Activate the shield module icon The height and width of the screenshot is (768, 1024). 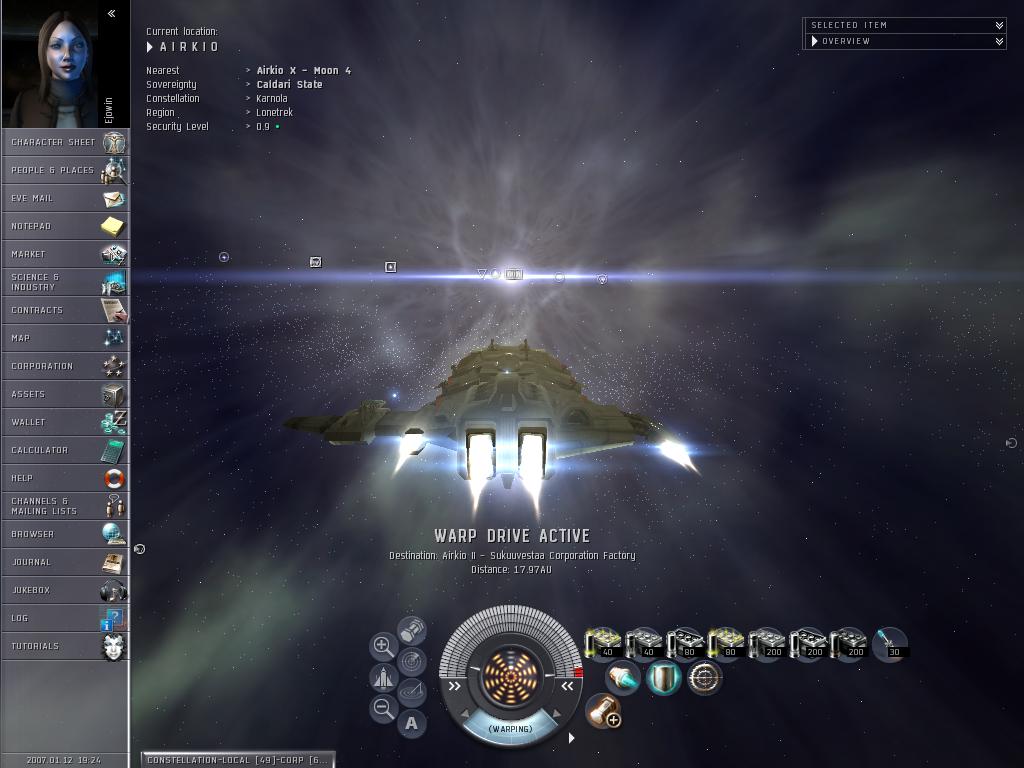pos(663,678)
